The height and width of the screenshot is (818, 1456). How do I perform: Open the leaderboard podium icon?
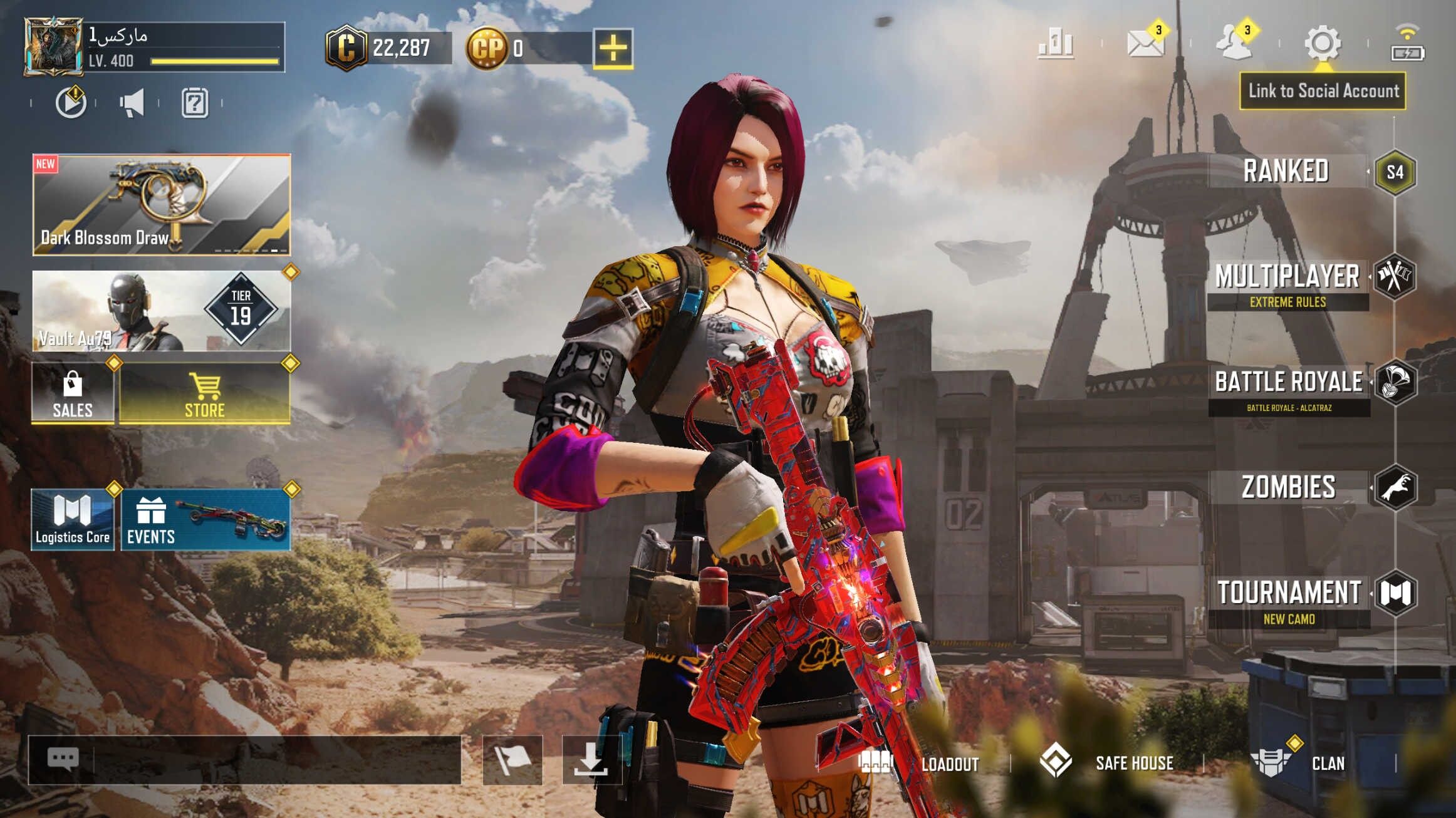click(x=1056, y=44)
